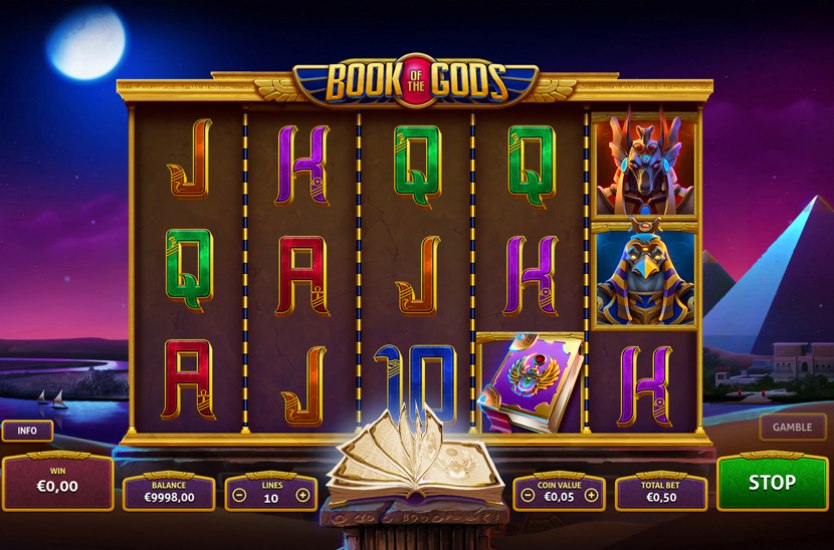Increase the number of lines

[303, 495]
